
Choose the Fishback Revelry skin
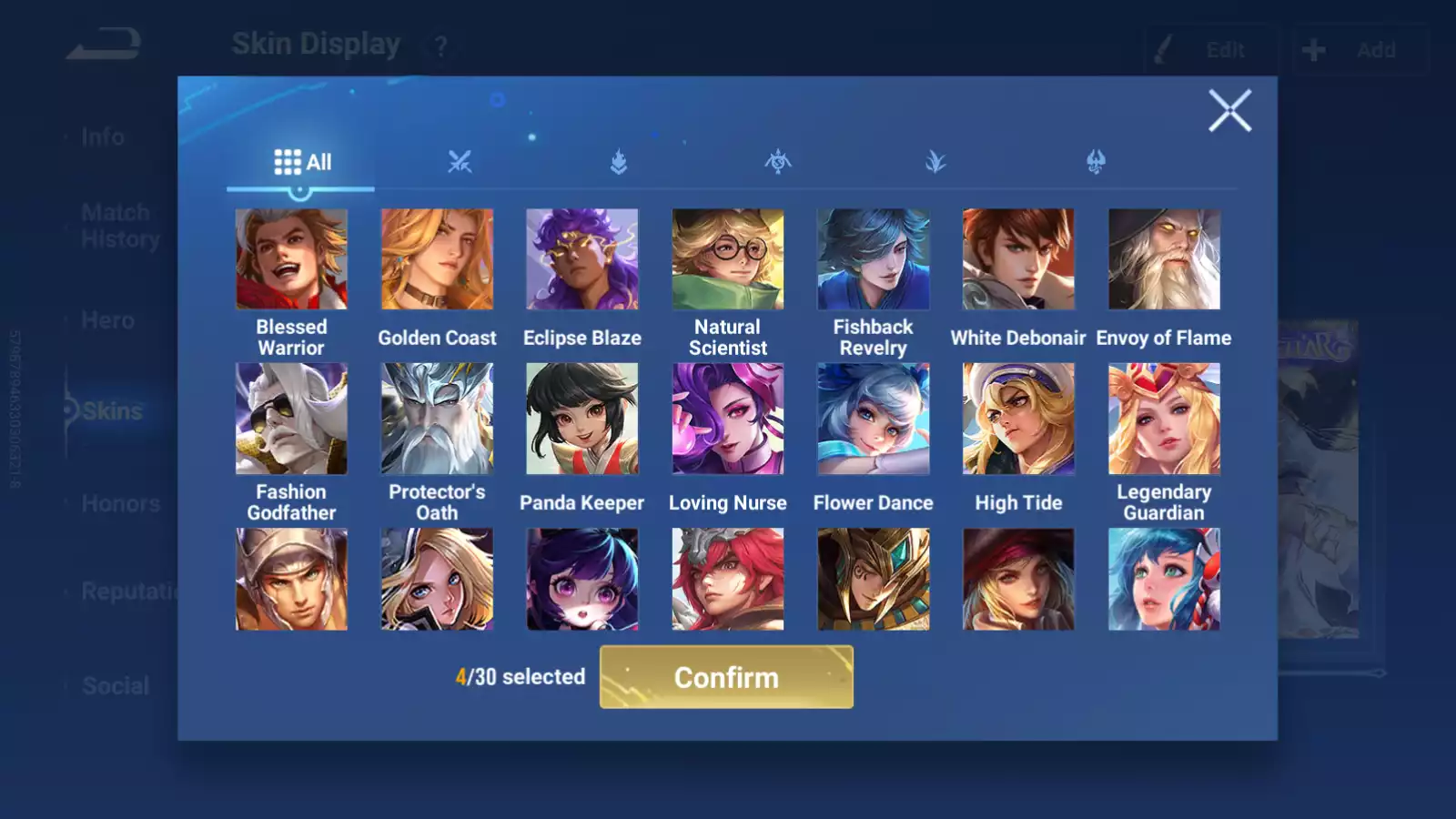tap(873, 259)
